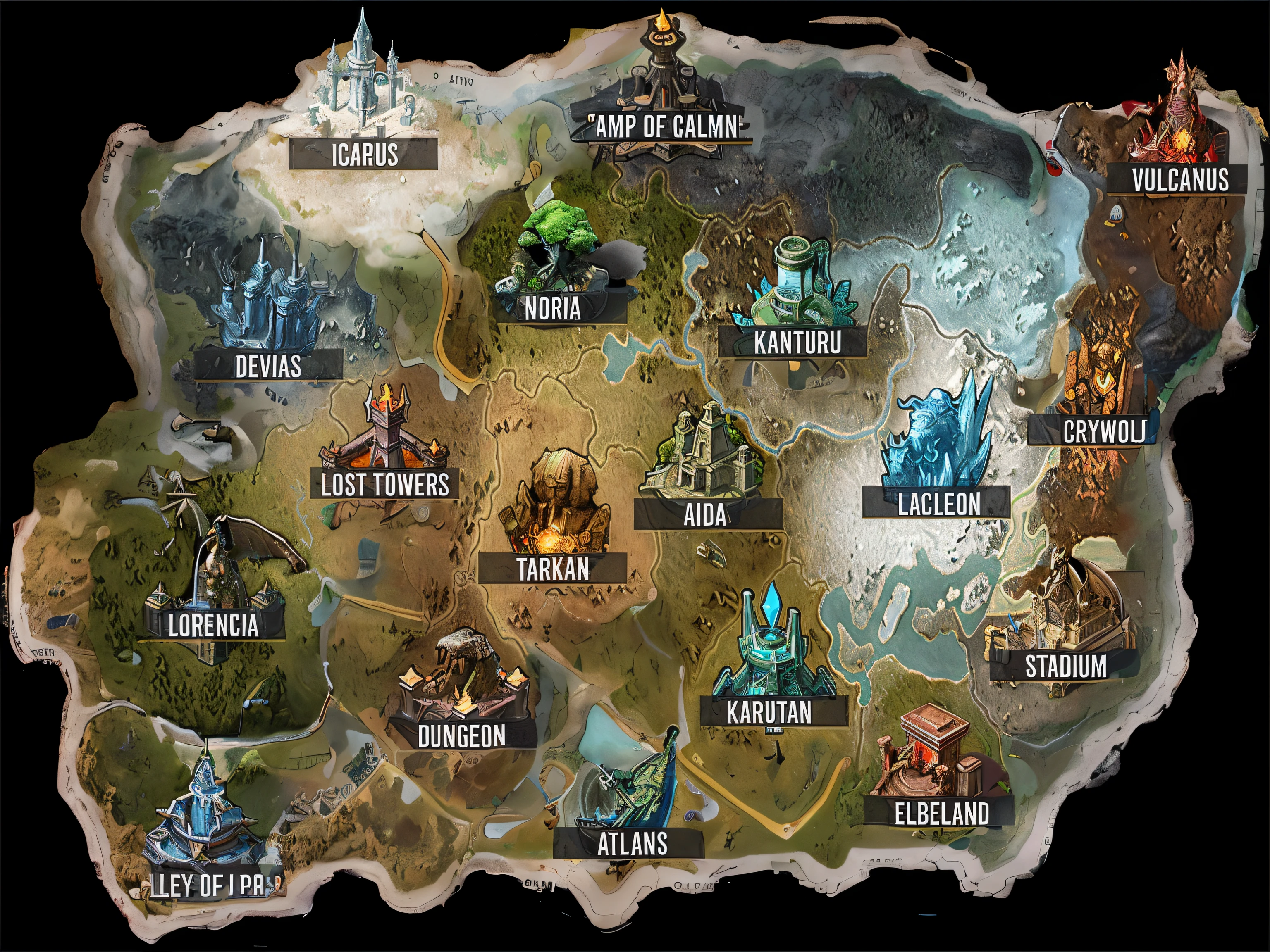Enter the Dungeon map marker

click(461, 735)
